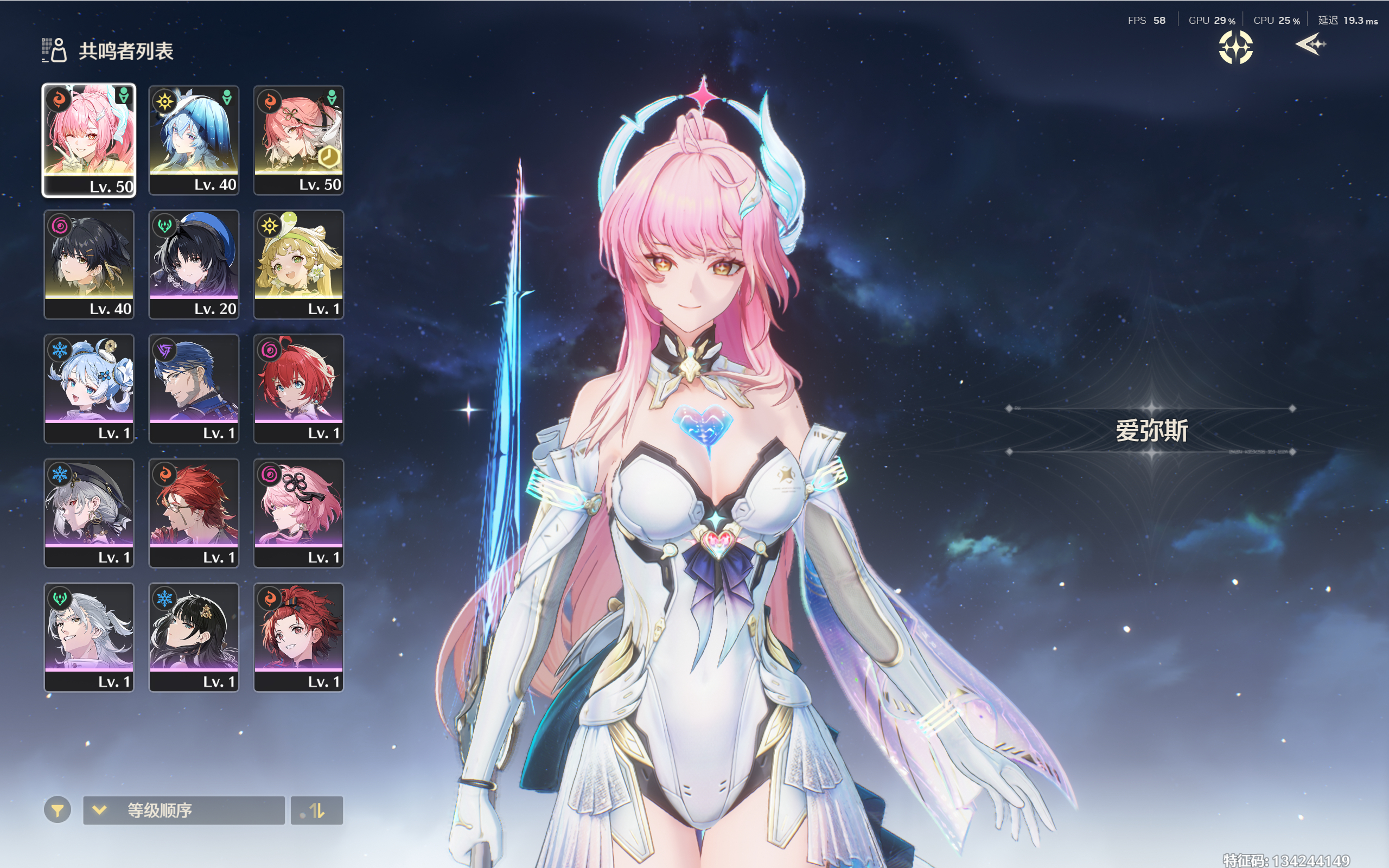Choose the blonde green-eyed Lv. 1 resonator
The height and width of the screenshot is (868, 1389).
298,264
